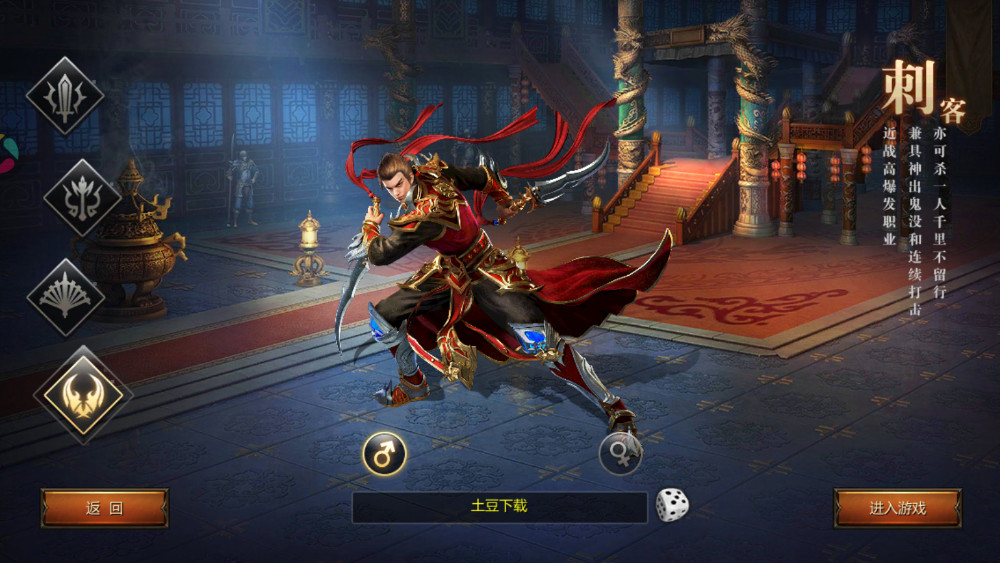Roll the dice for a random name
The width and height of the screenshot is (1000, 563).
pyautogui.click(x=672, y=505)
